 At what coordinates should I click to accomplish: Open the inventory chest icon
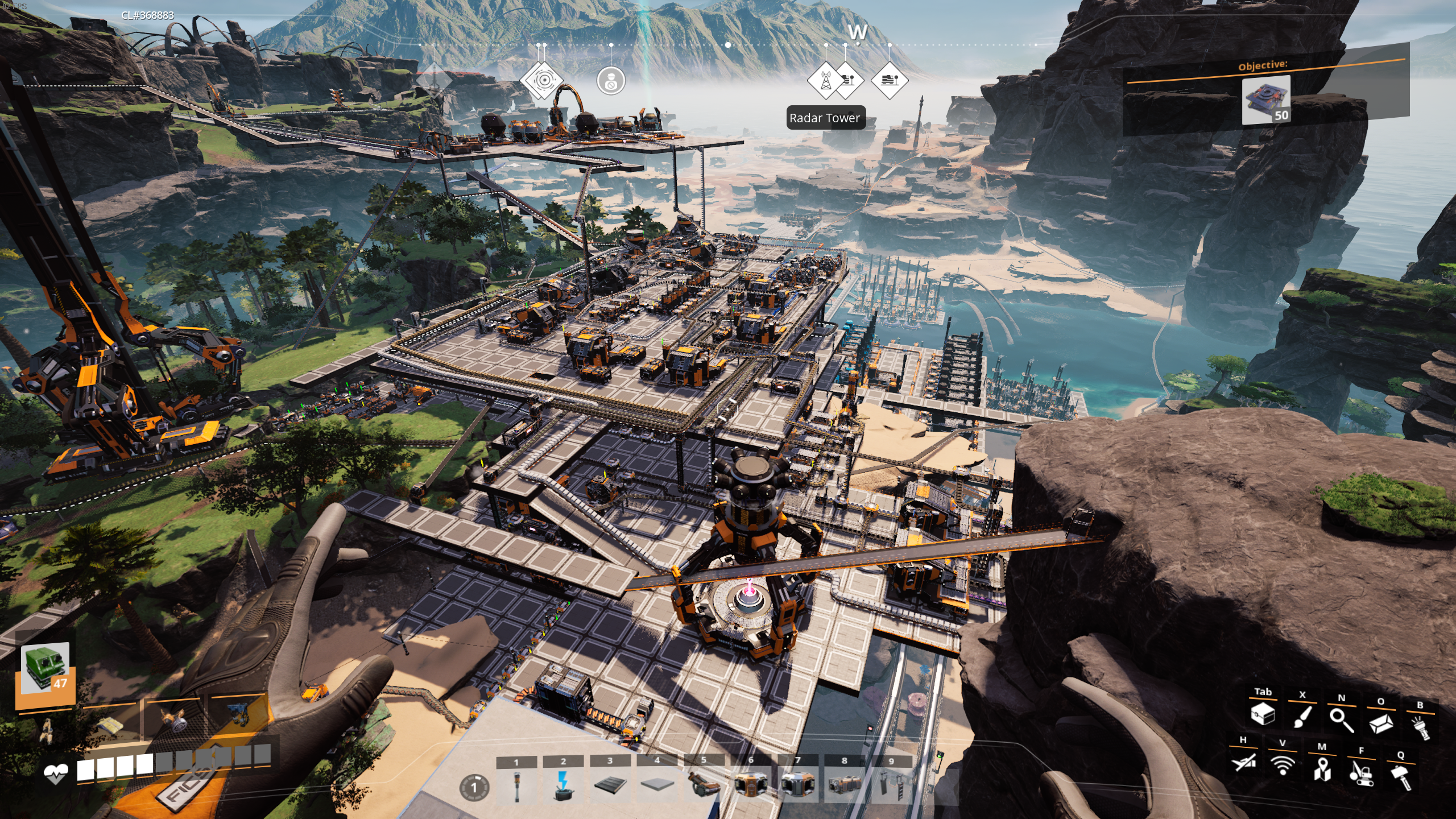[1263, 714]
